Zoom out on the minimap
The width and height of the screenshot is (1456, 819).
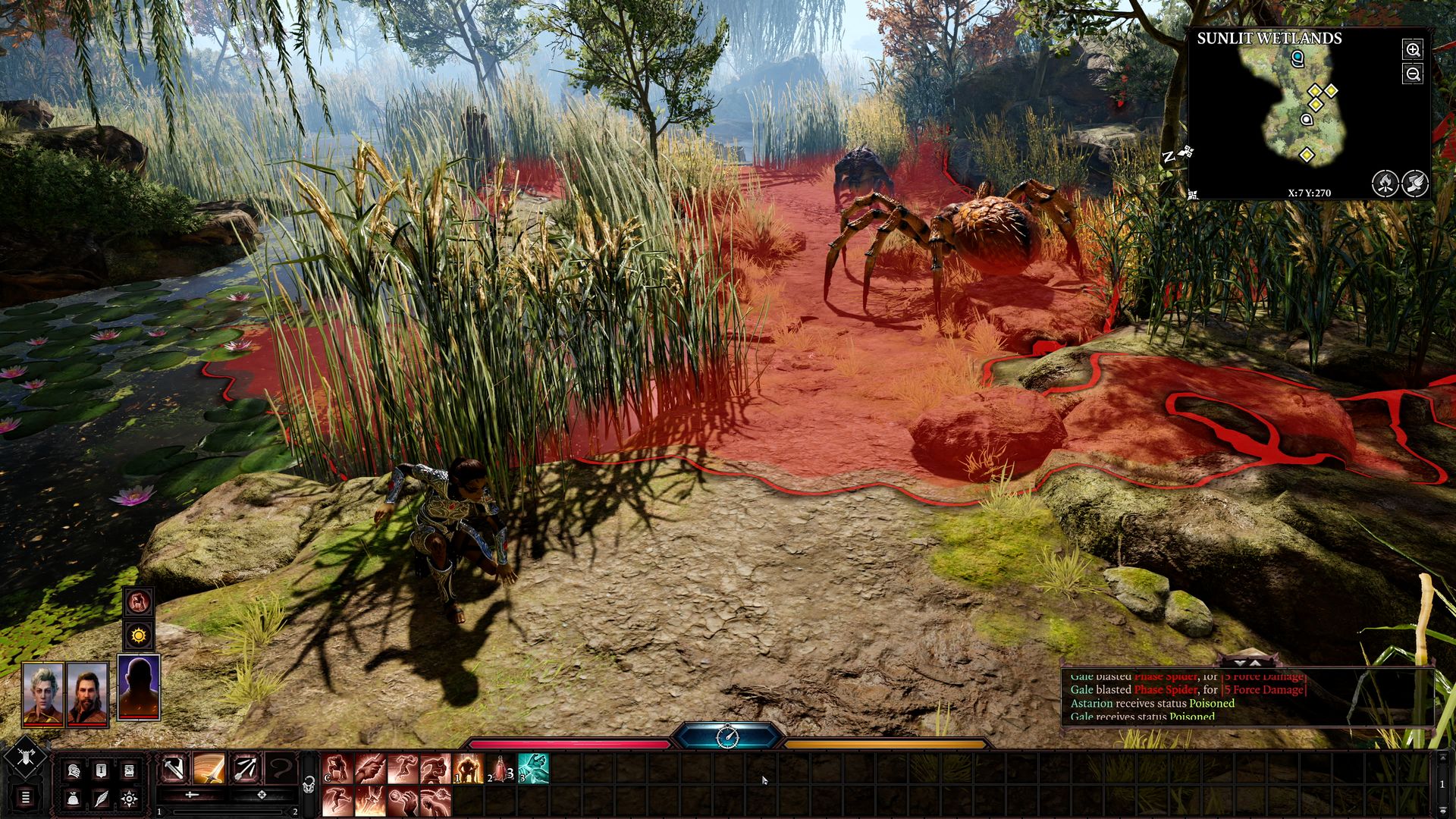tap(1413, 74)
